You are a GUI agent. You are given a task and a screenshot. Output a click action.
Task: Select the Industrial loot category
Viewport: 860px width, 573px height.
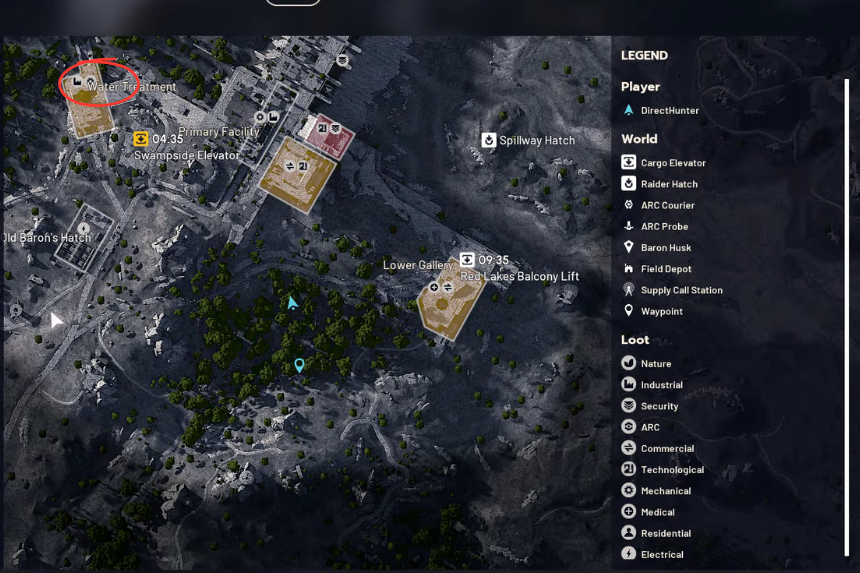pyautogui.click(x=661, y=385)
